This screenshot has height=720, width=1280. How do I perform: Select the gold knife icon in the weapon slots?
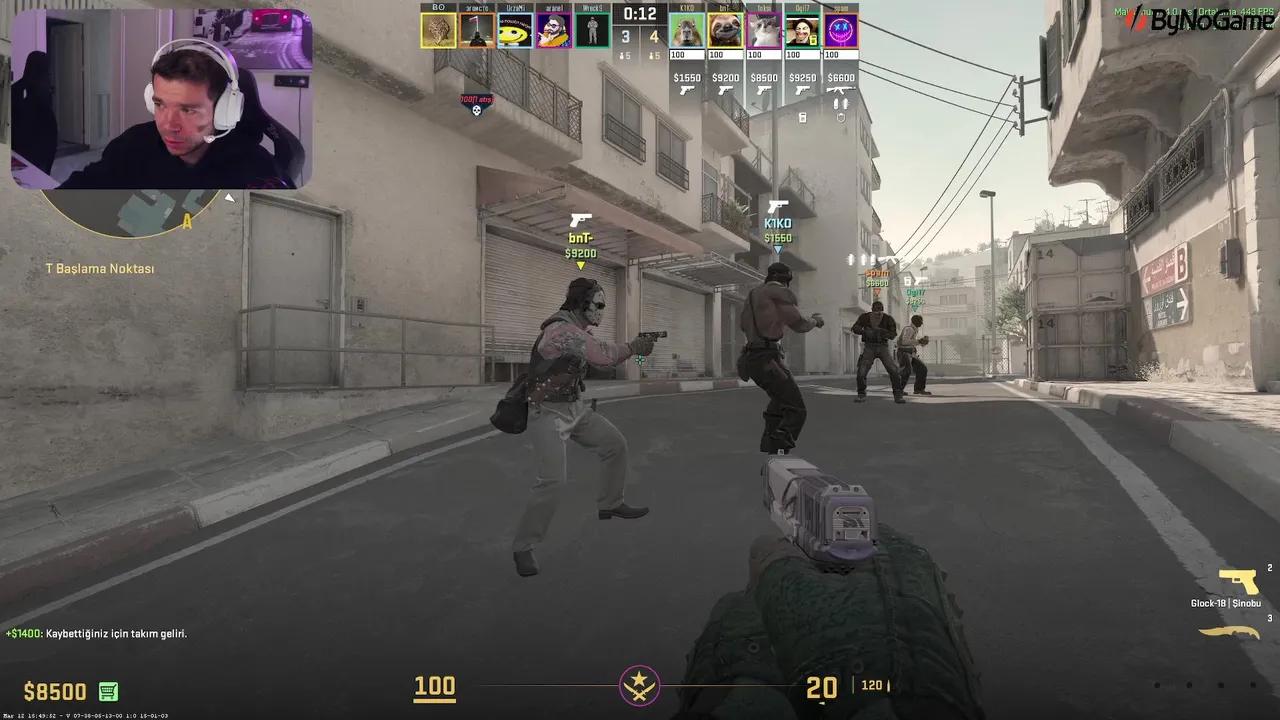[1230, 631]
